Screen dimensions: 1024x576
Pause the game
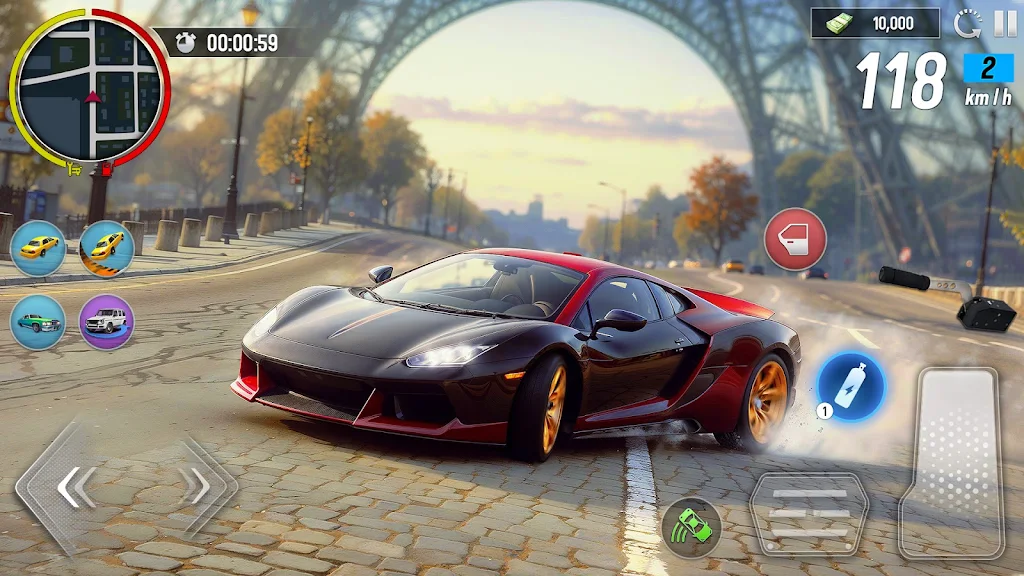(x=1004, y=23)
